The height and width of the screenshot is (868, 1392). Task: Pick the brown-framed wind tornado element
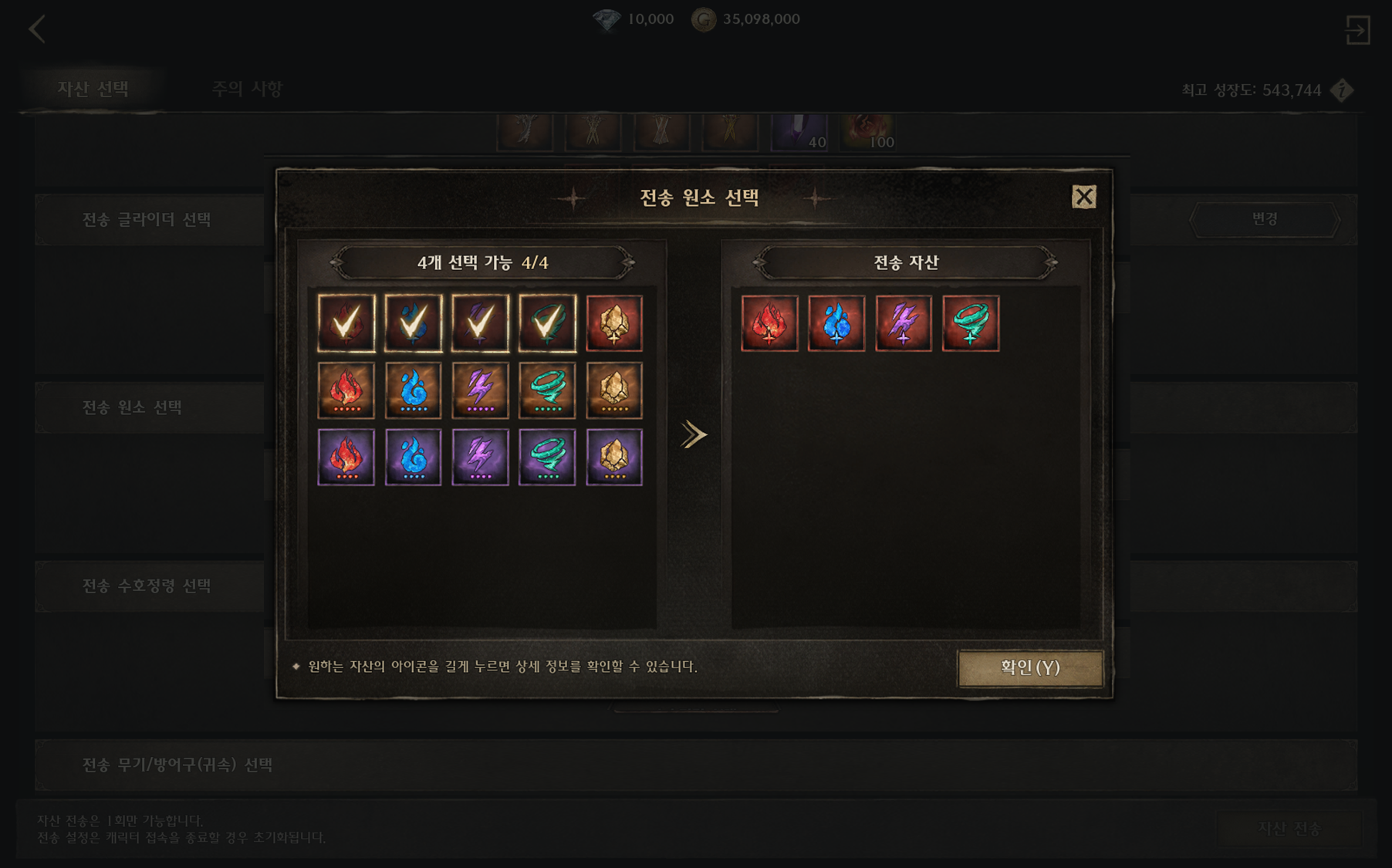(x=547, y=390)
